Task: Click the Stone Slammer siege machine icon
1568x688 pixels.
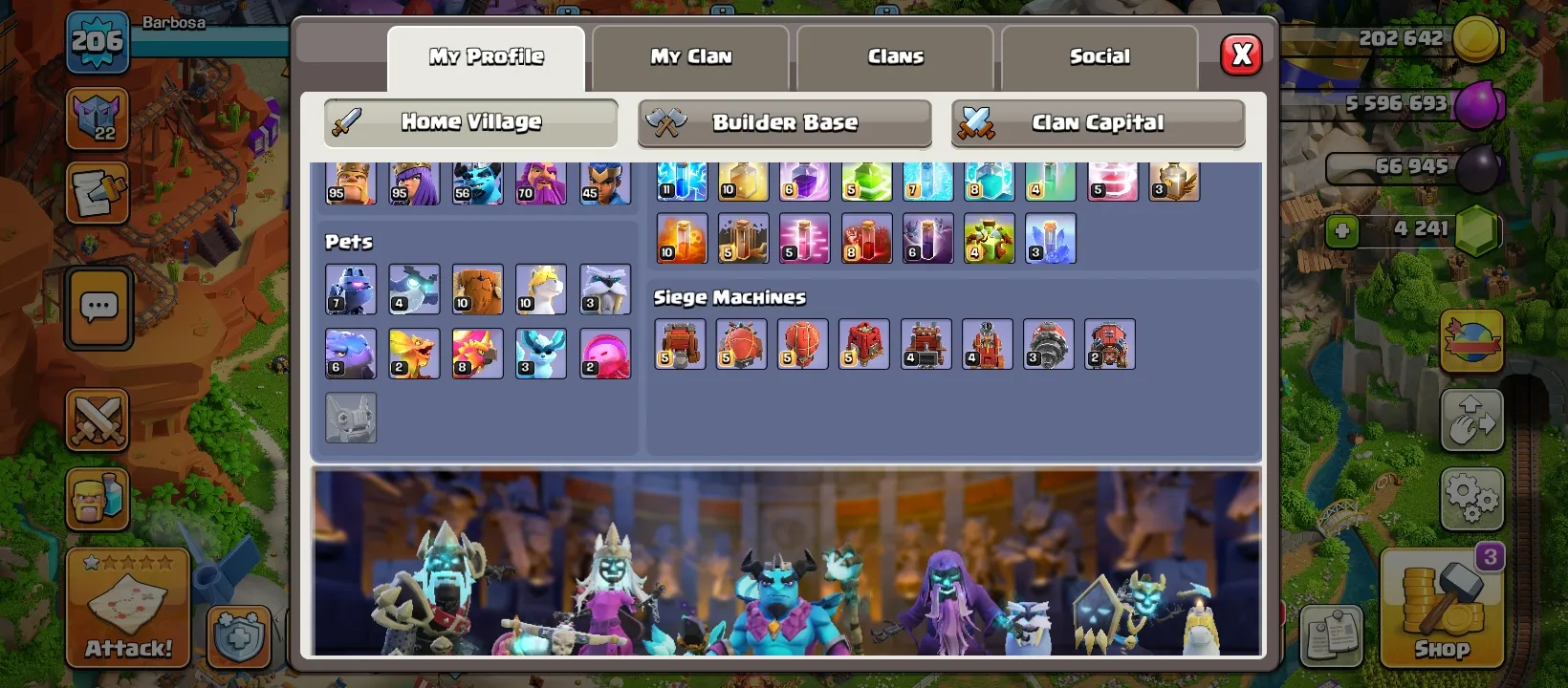Action: tap(802, 344)
